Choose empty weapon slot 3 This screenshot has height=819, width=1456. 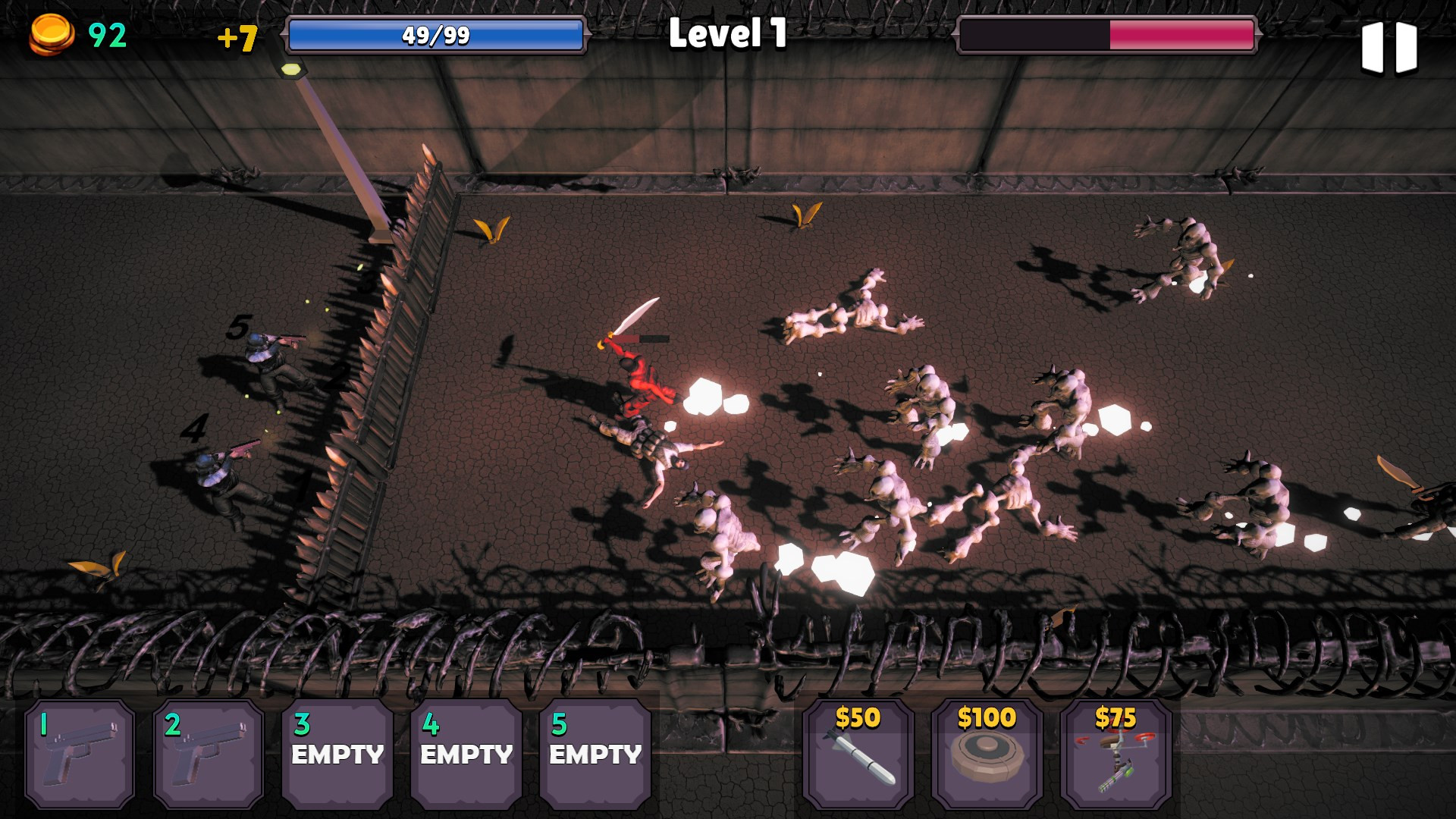[337, 754]
